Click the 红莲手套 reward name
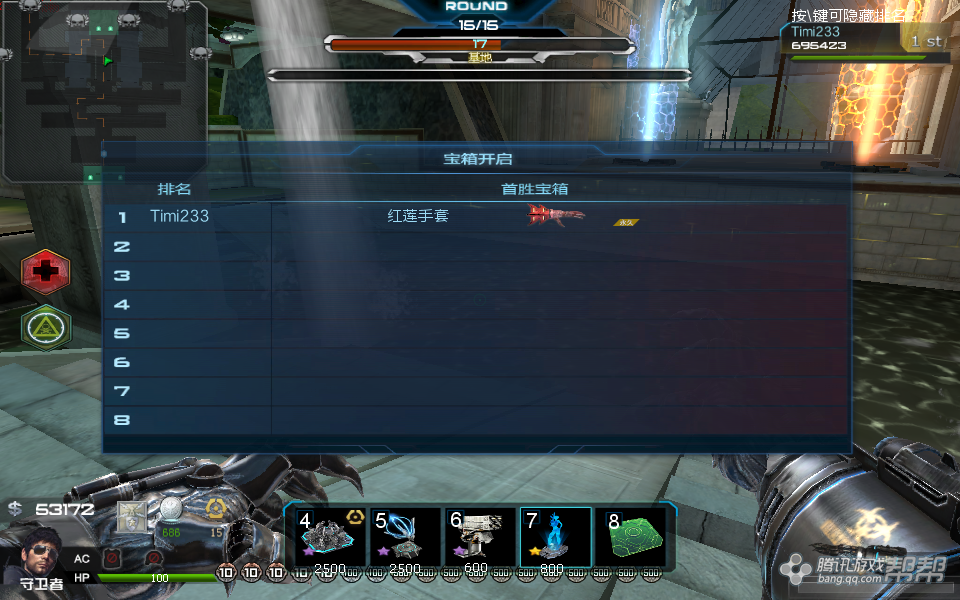Screen dimensions: 960x600 pos(418,216)
